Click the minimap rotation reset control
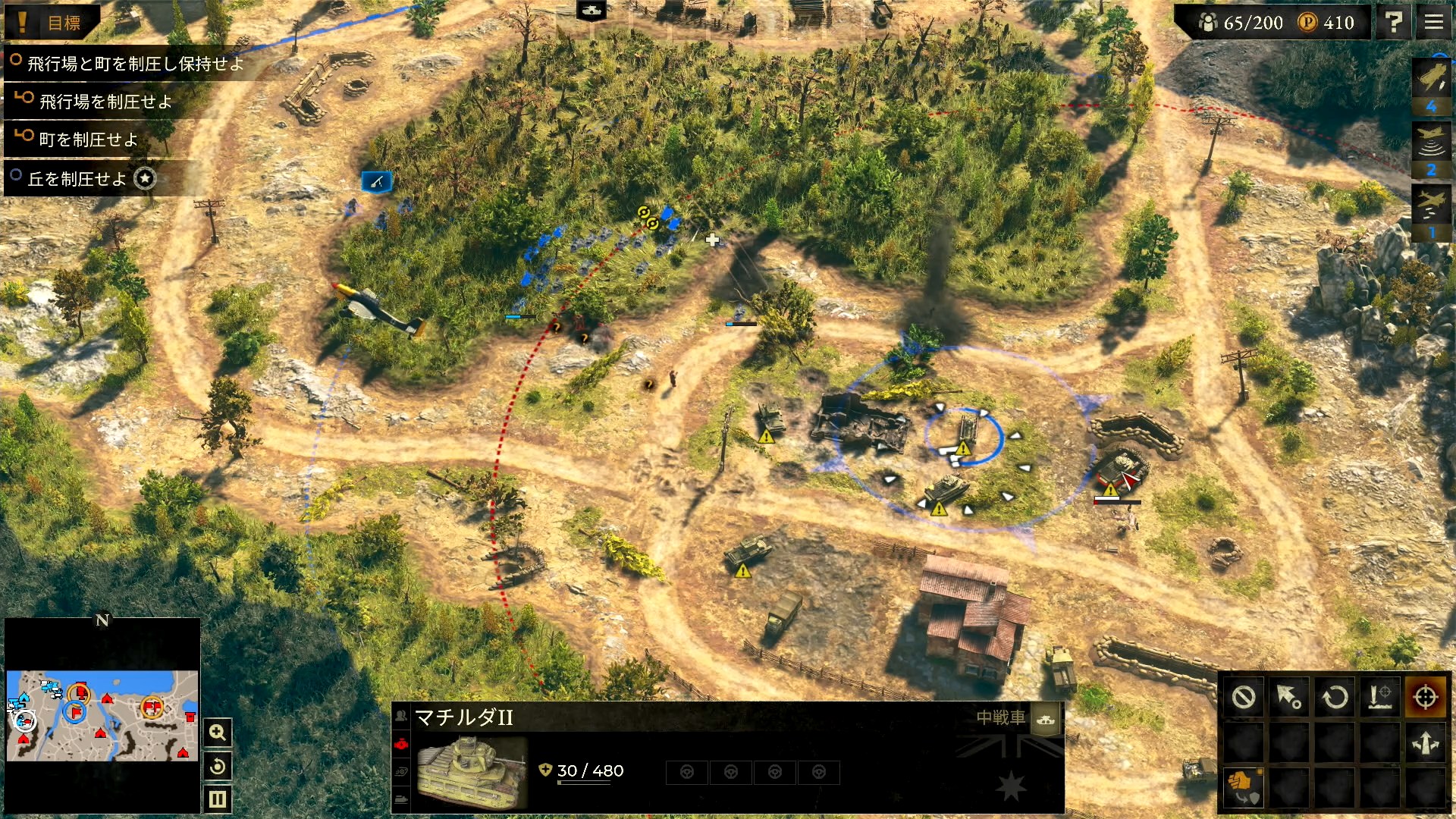This screenshot has height=819, width=1456. (x=217, y=766)
